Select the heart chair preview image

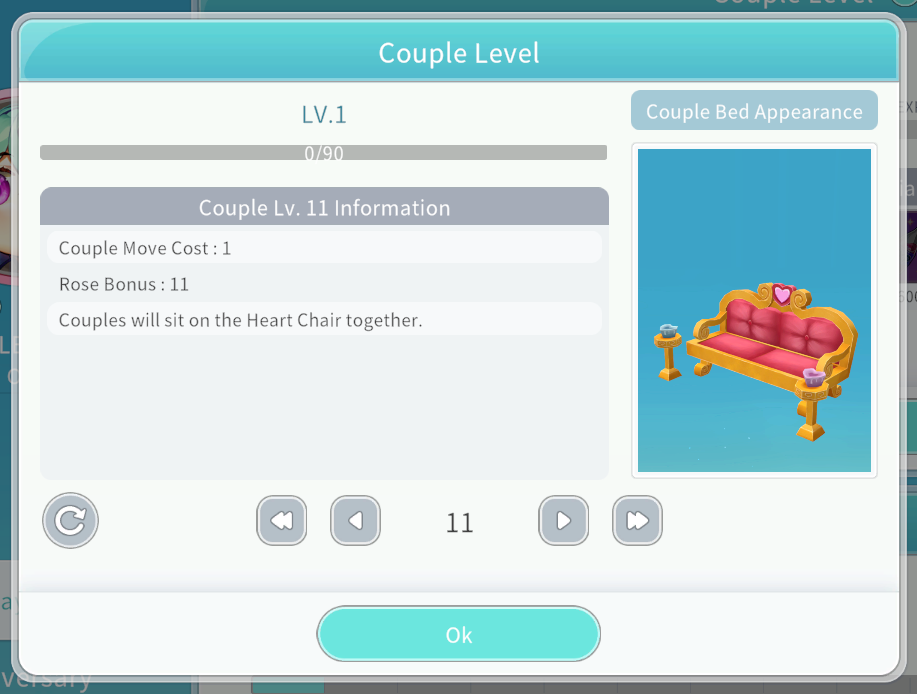point(754,310)
